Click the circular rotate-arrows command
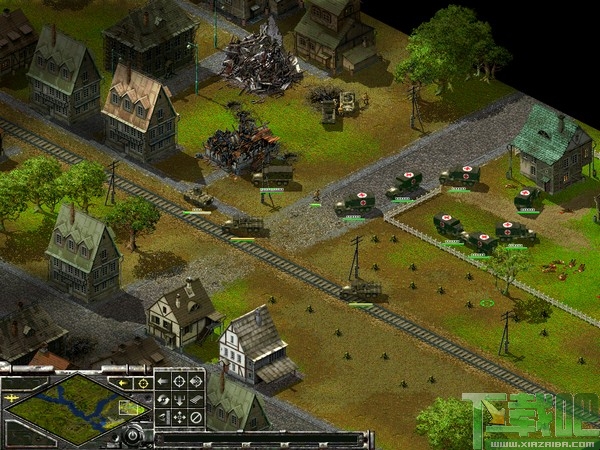Image resolution: width=600 pixels, height=450 pixels. pyautogui.click(x=163, y=399)
